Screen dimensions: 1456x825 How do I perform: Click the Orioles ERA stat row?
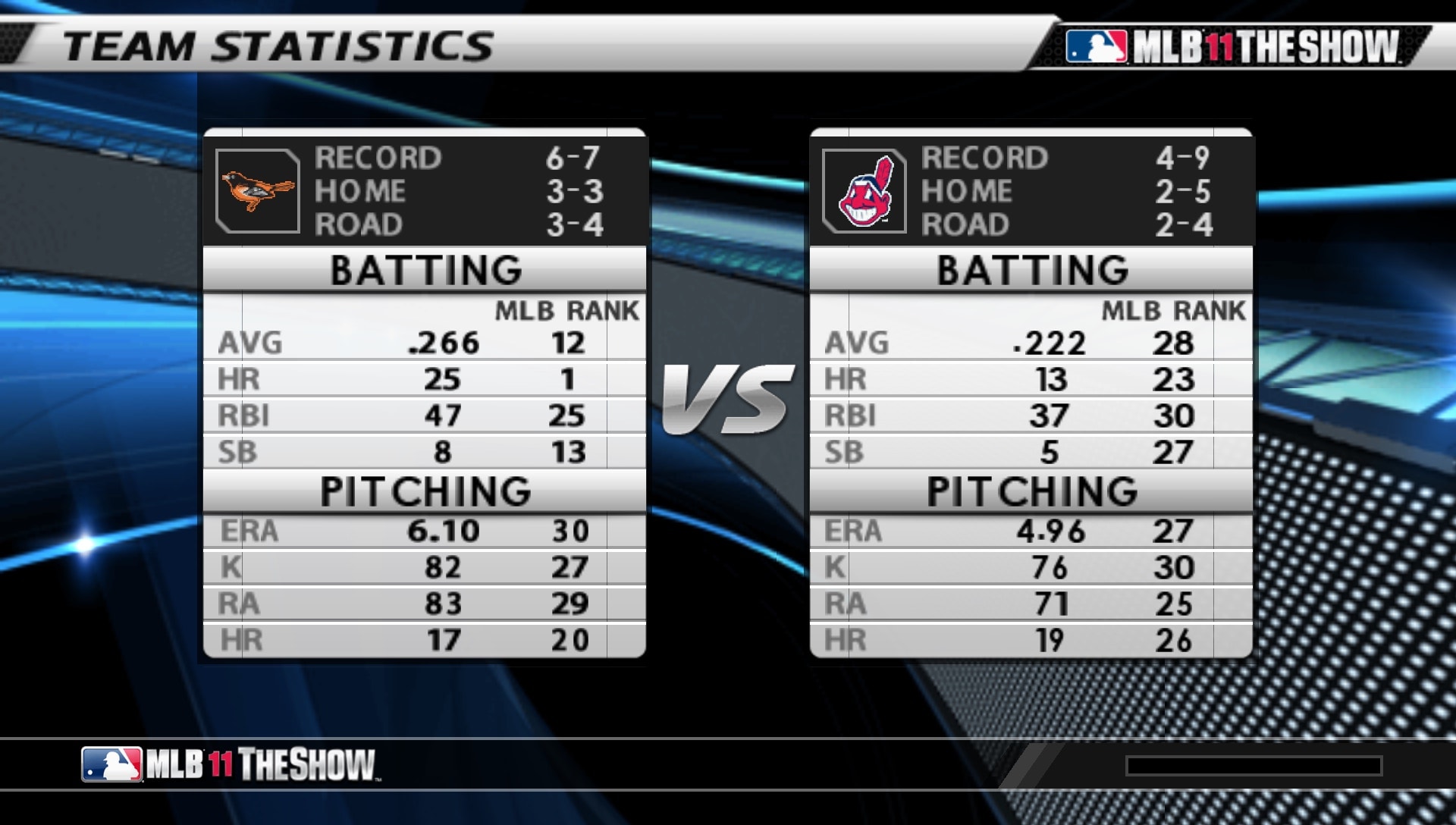pos(425,530)
